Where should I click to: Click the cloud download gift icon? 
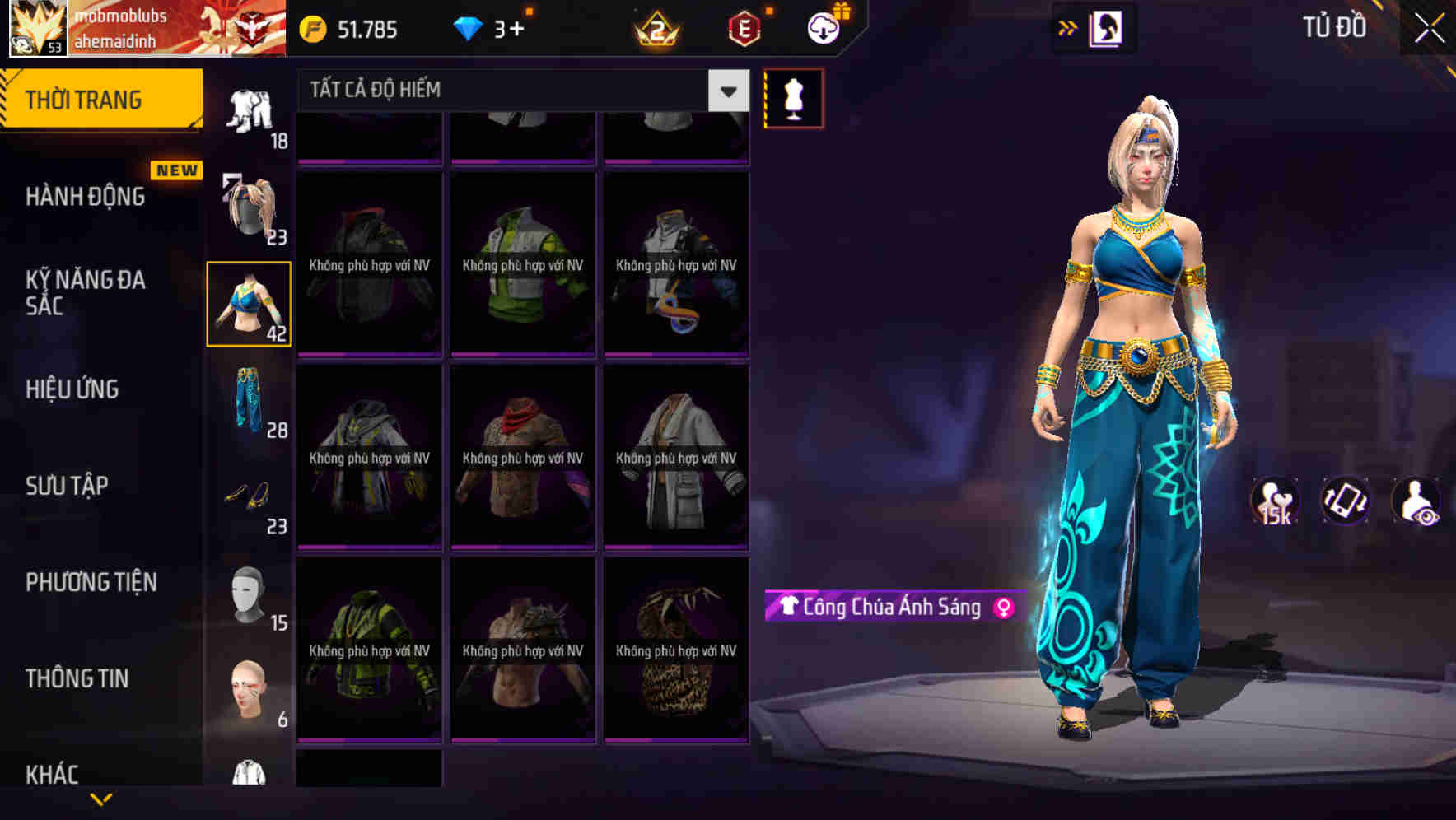(x=821, y=27)
